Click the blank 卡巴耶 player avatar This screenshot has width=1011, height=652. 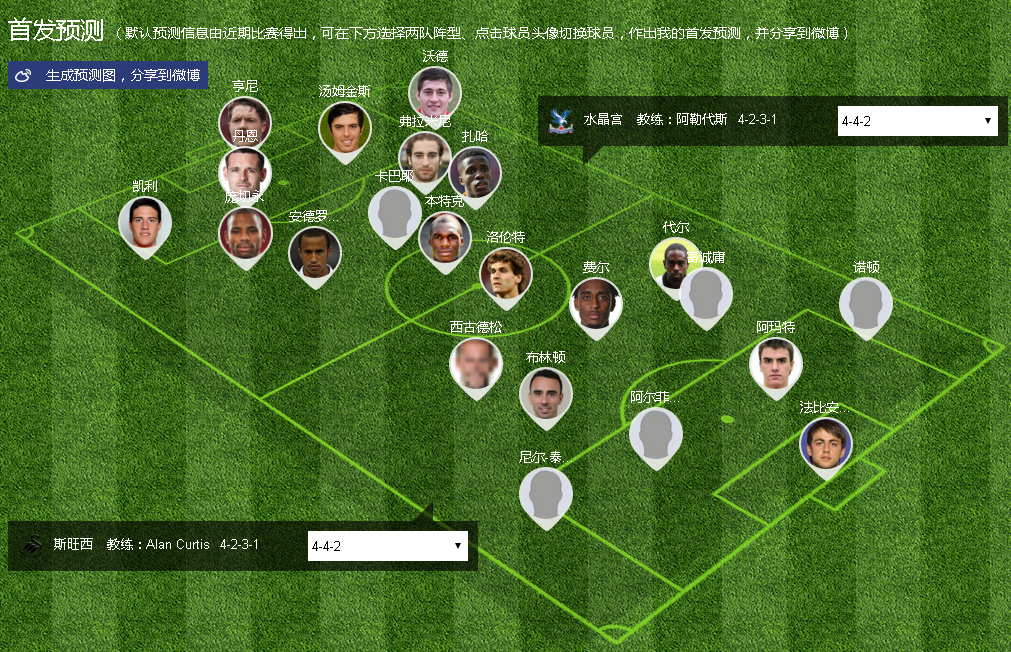click(395, 213)
